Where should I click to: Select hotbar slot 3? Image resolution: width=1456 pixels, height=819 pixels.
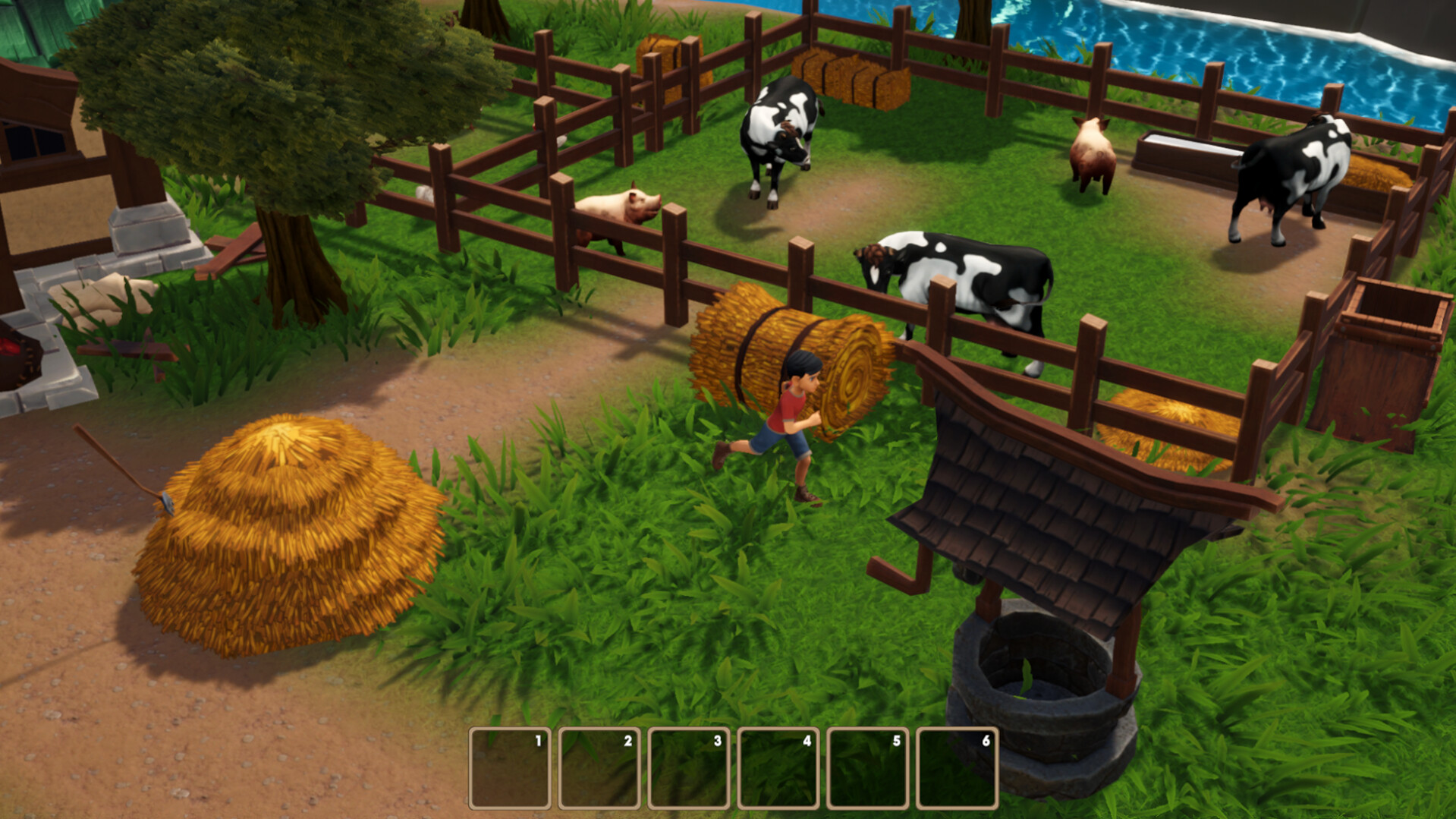coord(687,768)
